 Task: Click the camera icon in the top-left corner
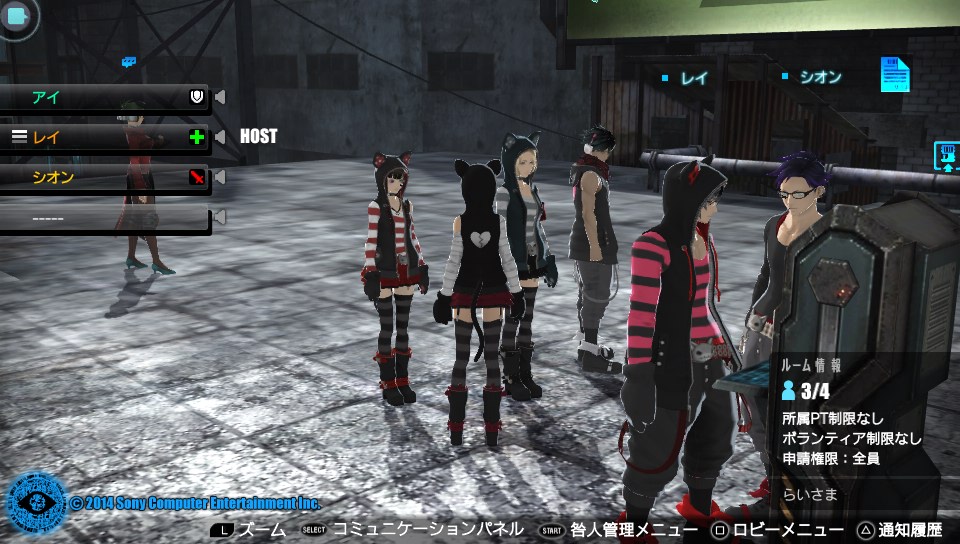coord(17,16)
